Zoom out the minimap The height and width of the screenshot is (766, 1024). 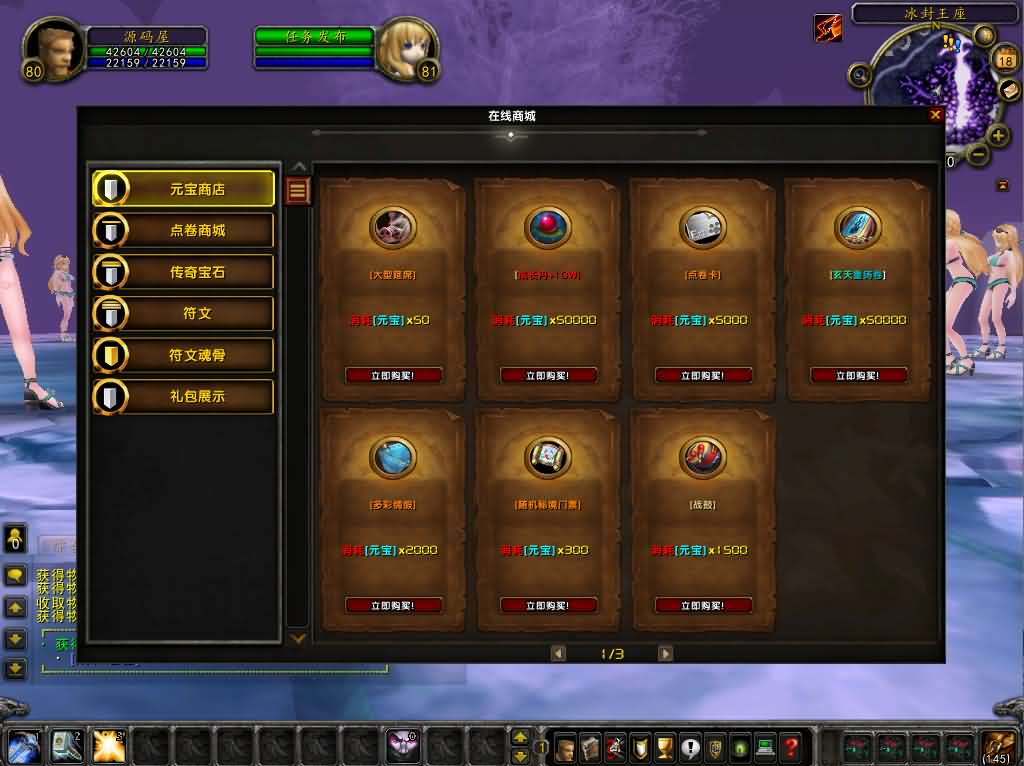point(977,155)
